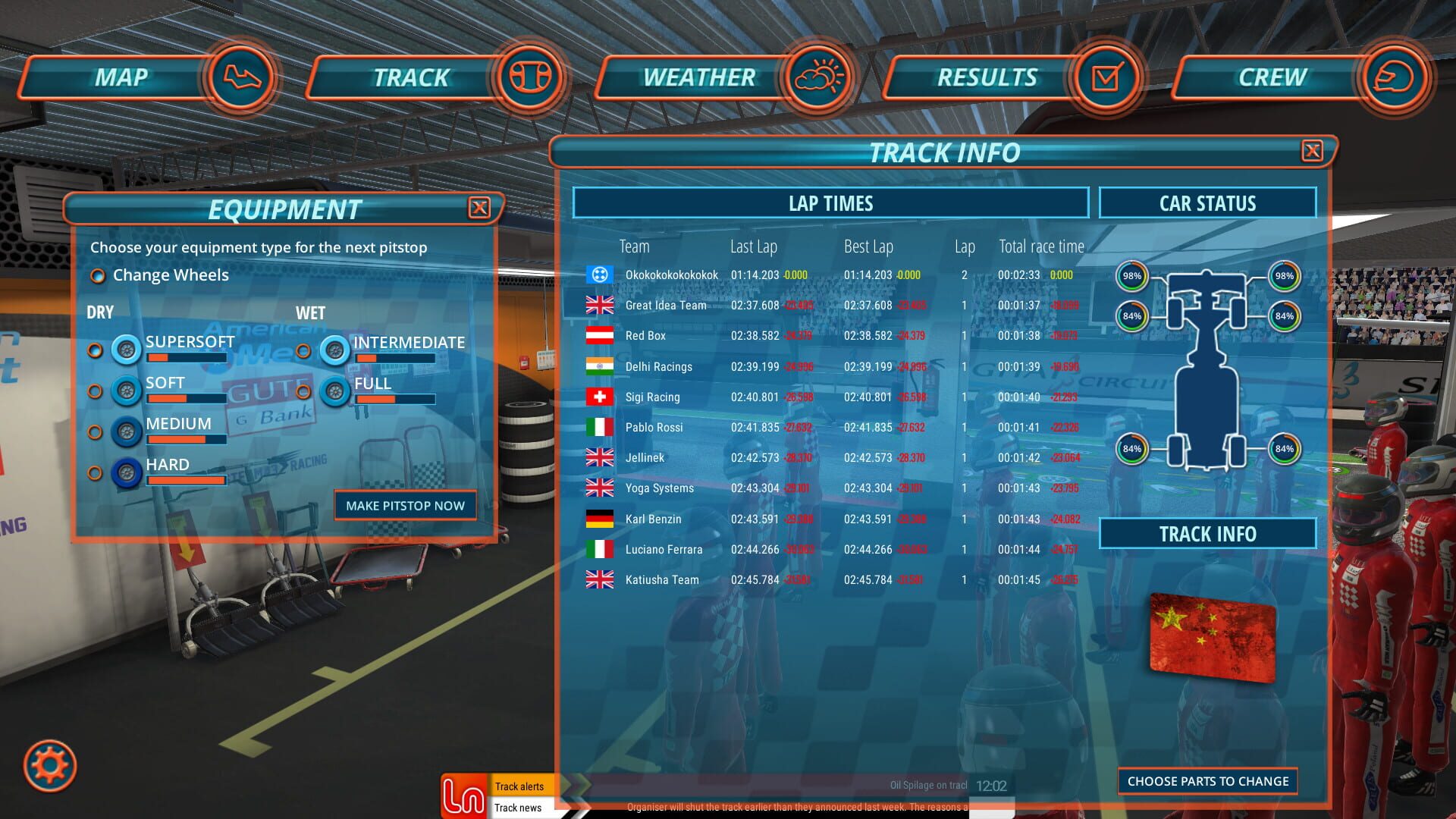Click the front-left 98% tire wear gauge
The width and height of the screenshot is (1456, 819).
1131,277
